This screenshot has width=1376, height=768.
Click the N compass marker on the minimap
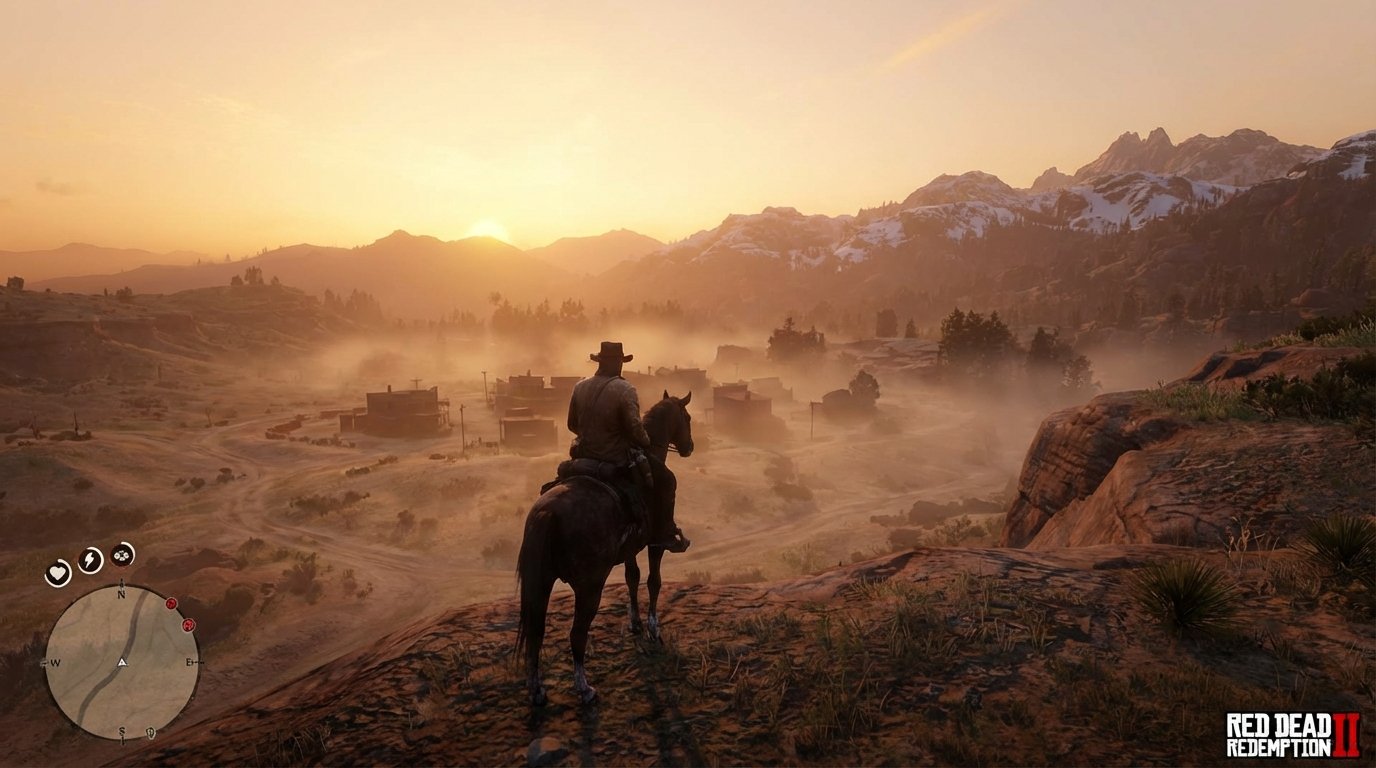pos(121,593)
